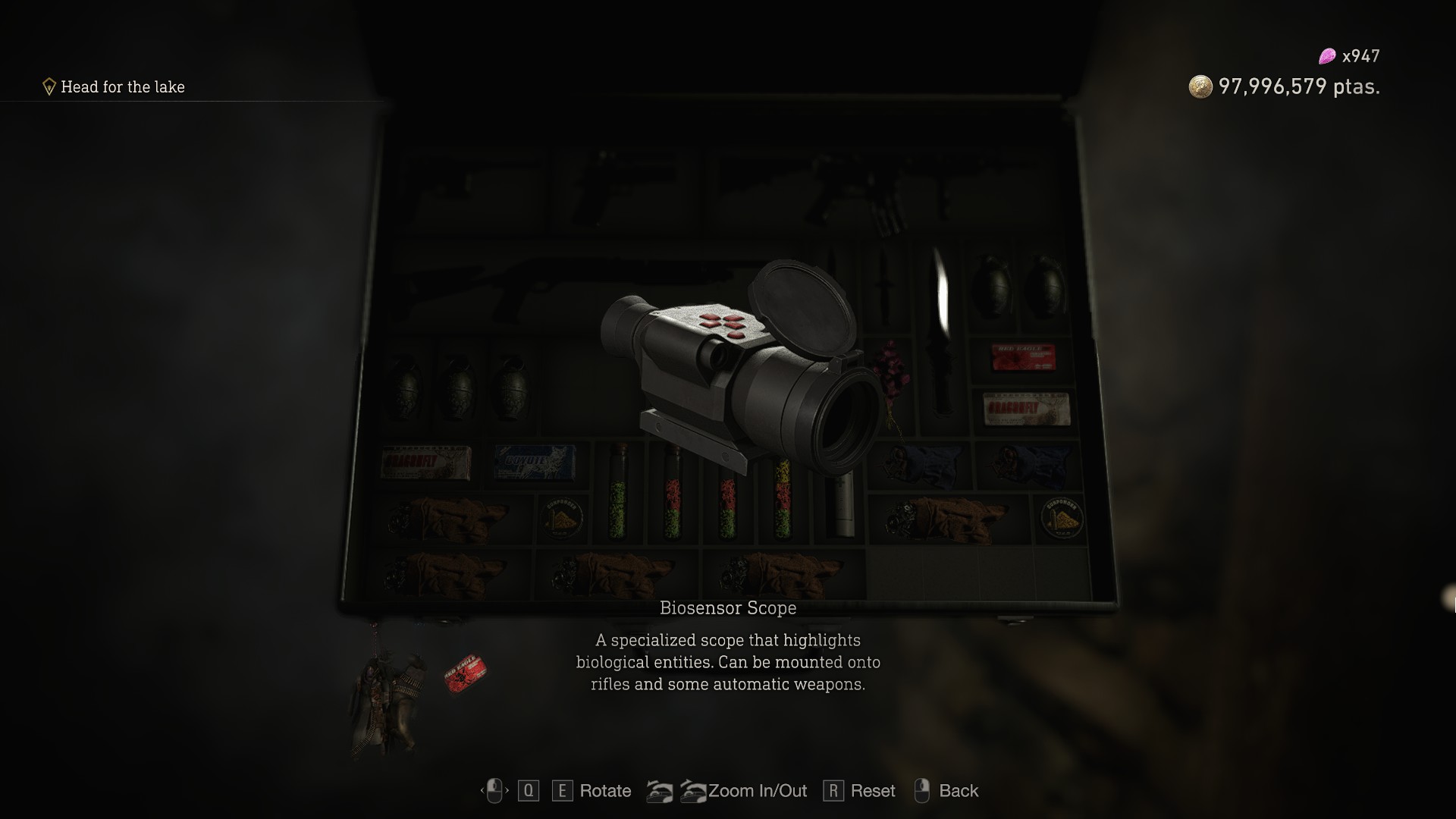1456x819 pixels.
Task: Select the blue ammo box in the case
Action: tap(535, 462)
